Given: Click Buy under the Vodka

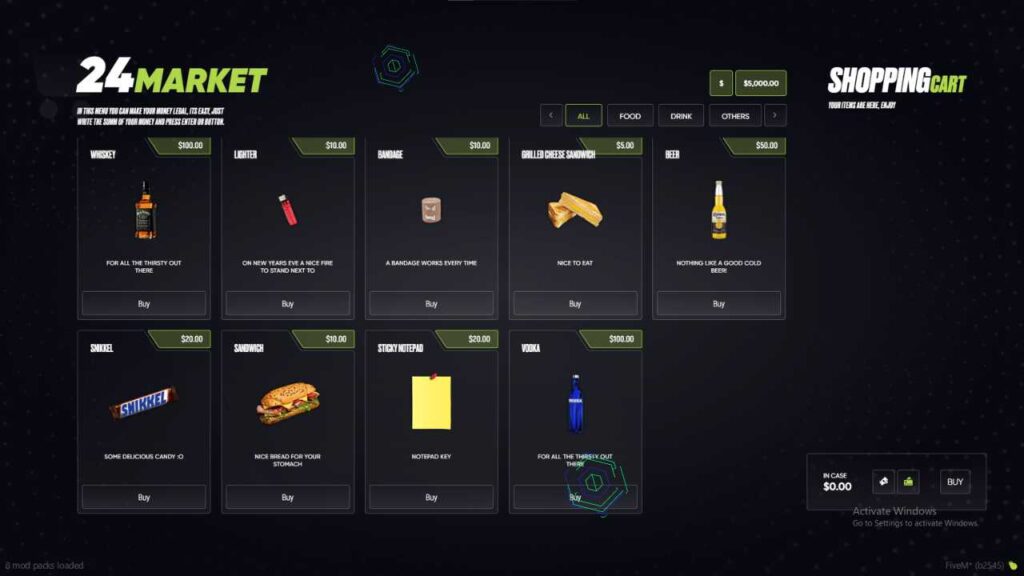Looking at the screenshot, I should point(575,497).
